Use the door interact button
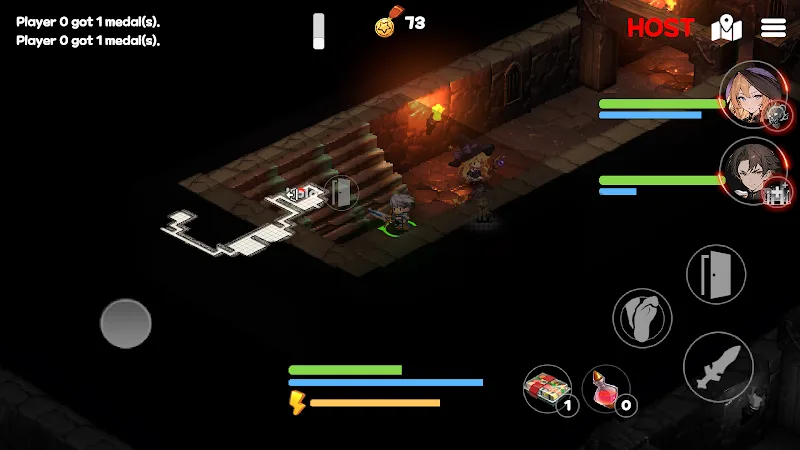Image resolution: width=800 pixels, height=450 pixels. [714, 274]
